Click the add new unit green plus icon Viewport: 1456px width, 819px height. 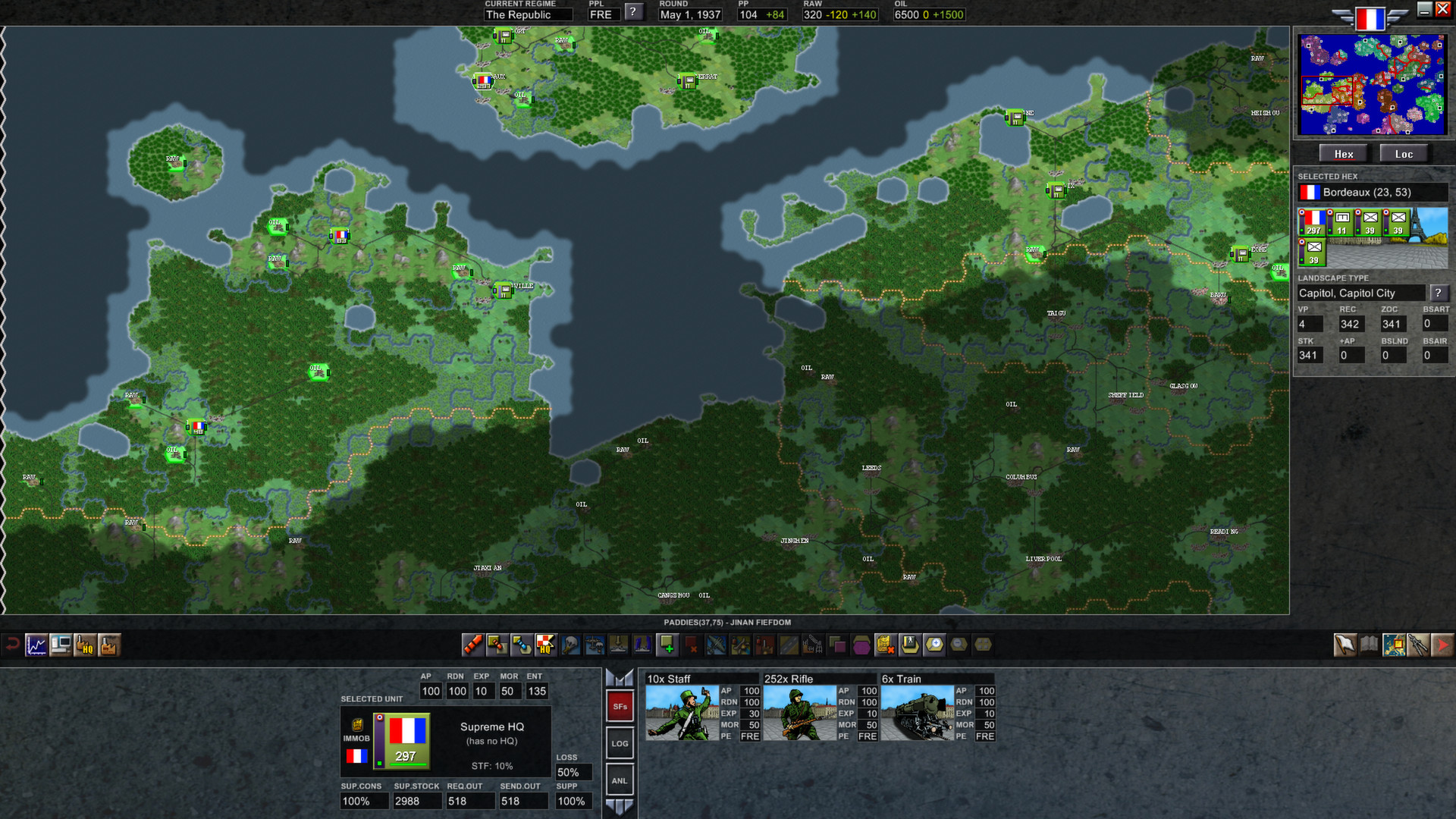[667, 646]
